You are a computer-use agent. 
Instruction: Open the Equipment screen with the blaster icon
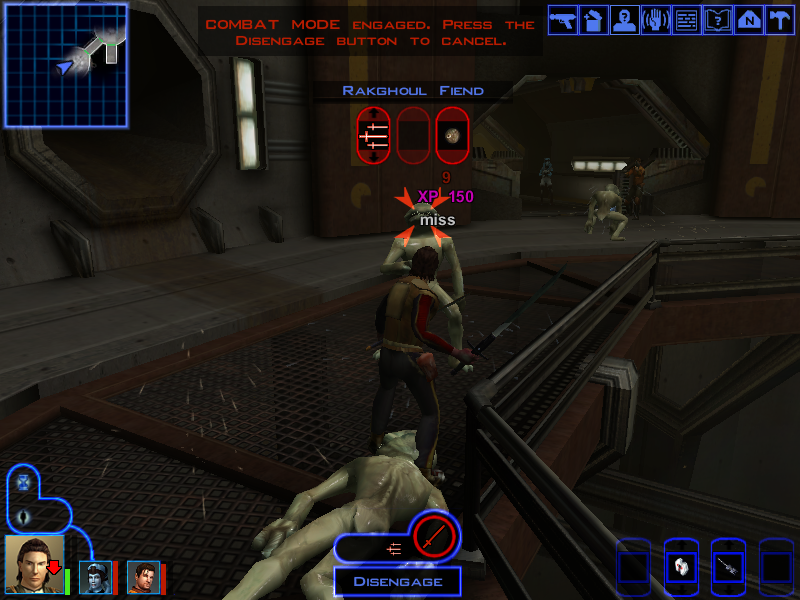point(563,20)
